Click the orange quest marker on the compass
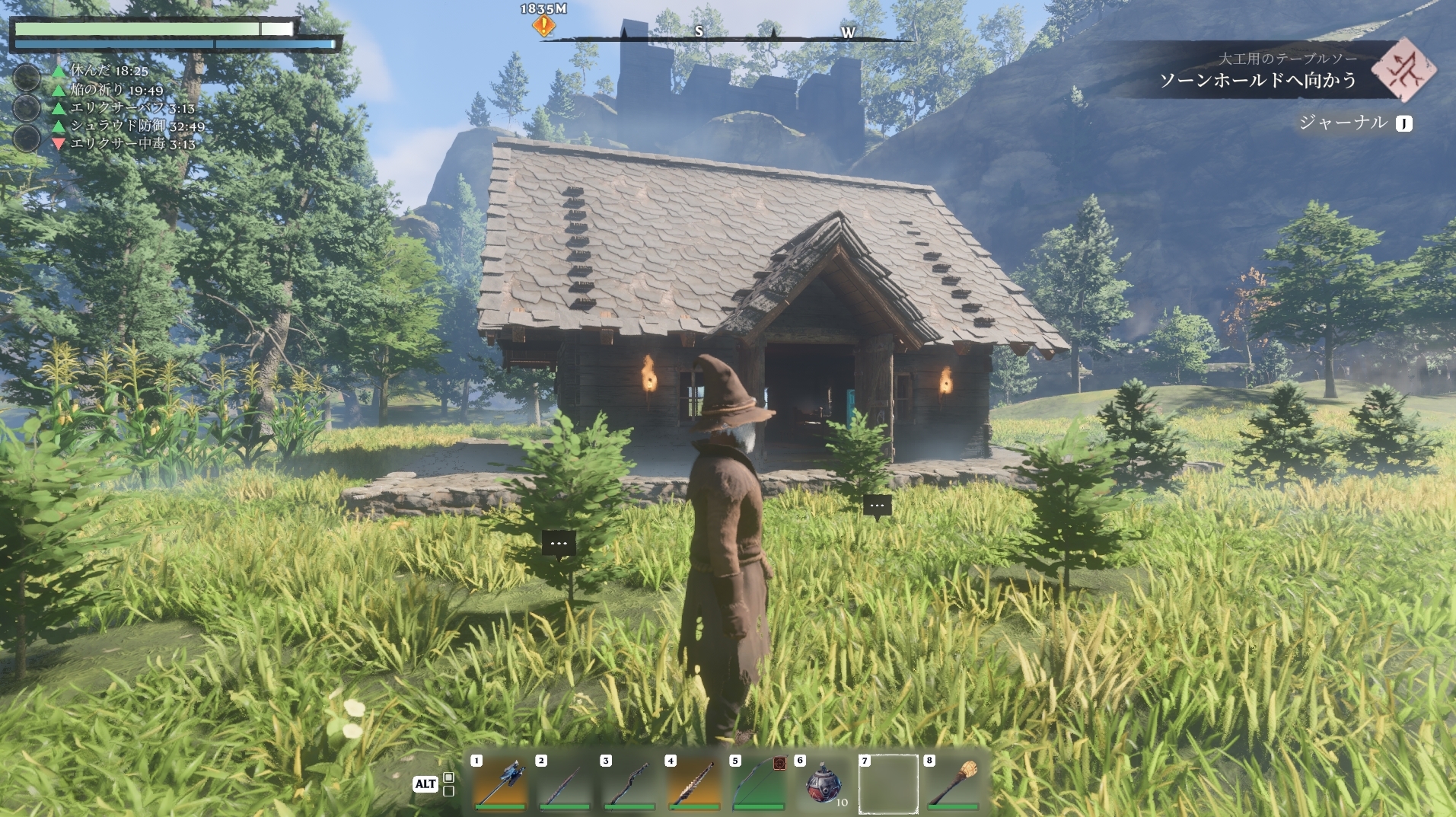This screenshot has height=817, width=1456. [x=543, y=26]
